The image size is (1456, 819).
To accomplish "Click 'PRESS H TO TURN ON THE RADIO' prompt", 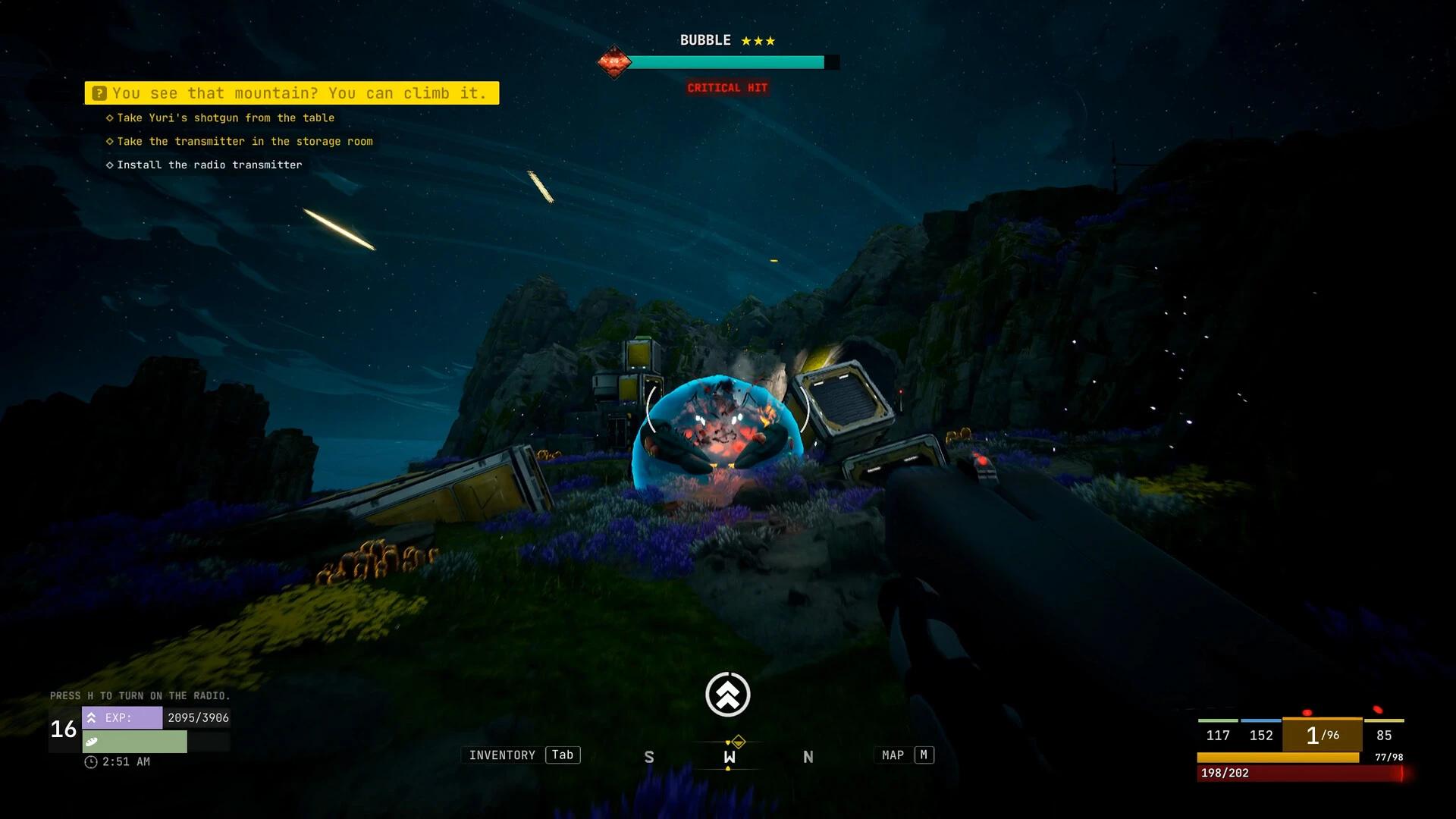I will coord(140,695).
